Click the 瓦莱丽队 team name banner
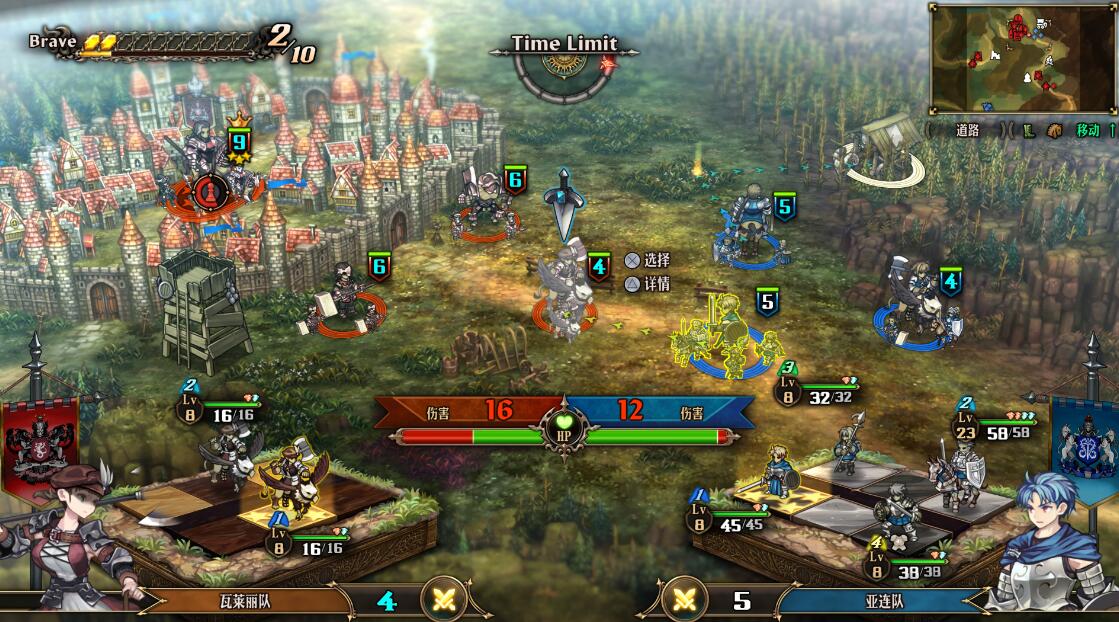The height and width of the screenshot is (622, 1119). point(246,601)
